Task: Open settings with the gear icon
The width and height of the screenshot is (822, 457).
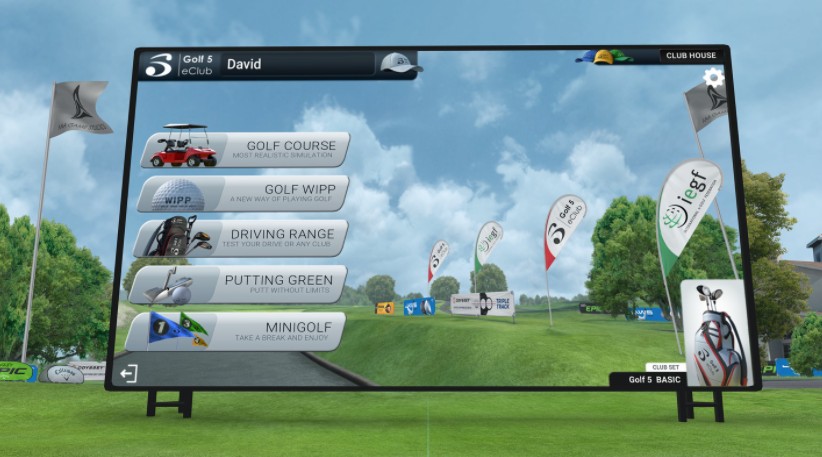Action: tap(713, 78)
